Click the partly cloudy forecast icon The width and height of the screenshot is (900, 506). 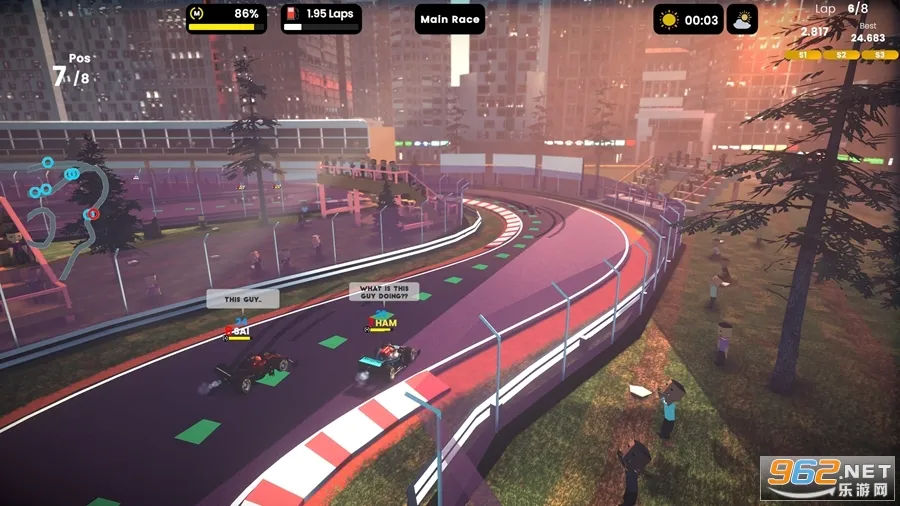click(742, 19)
